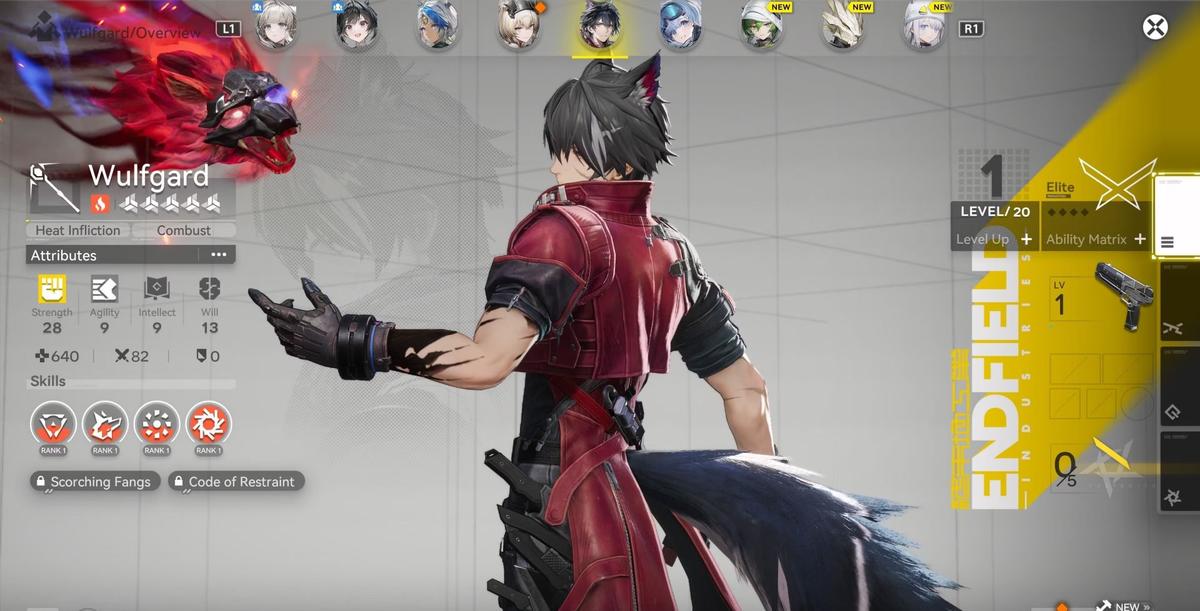Screen dimensions: 1200x611
Task: Pick the white-haired hat operator marked NEW
Action: [x=925, y=25]
